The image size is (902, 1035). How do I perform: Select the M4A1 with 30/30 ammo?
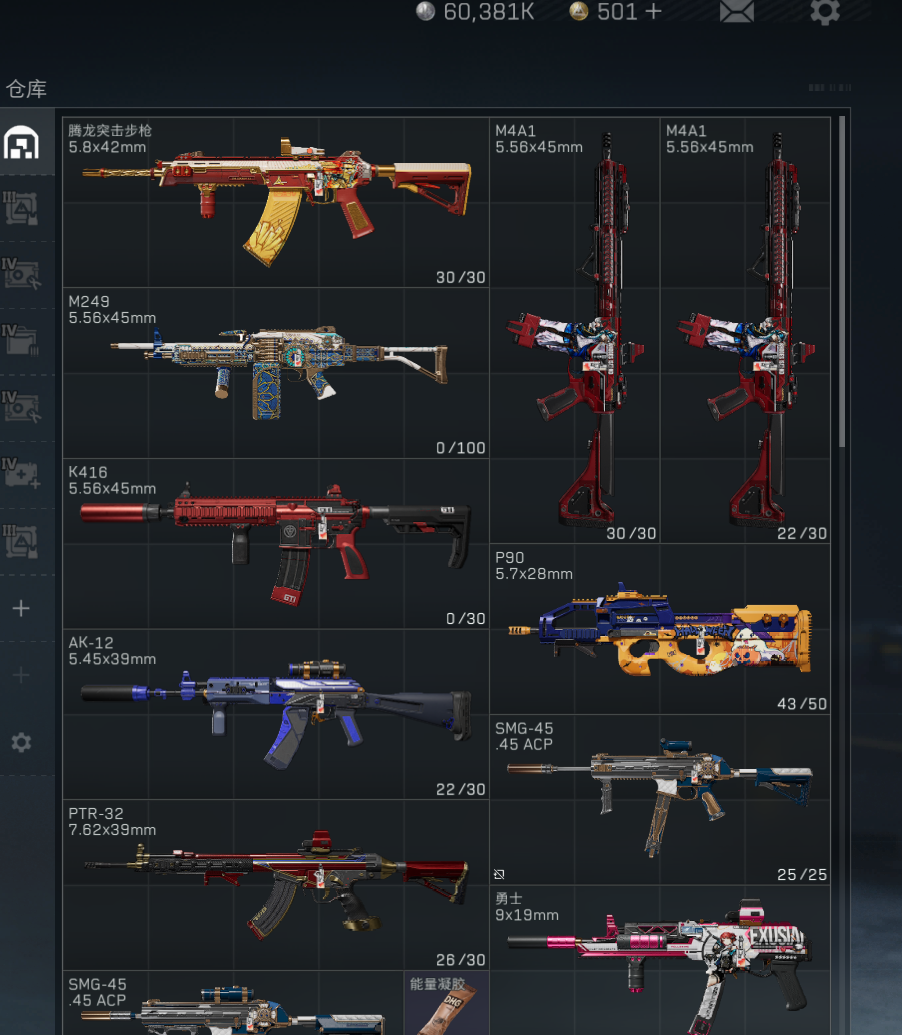pyautogui.click(x=575, y=330)
